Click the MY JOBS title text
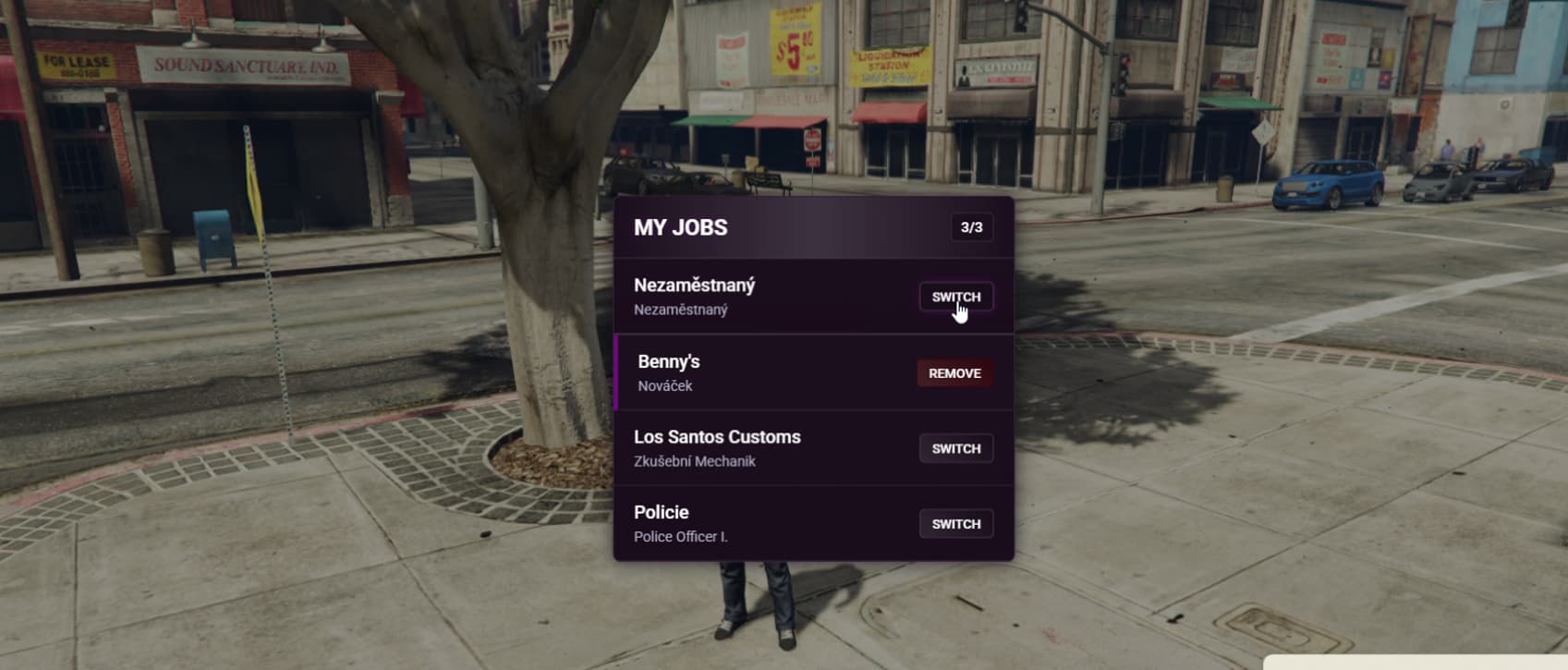The image size is (1568, 670). (681, 226)
